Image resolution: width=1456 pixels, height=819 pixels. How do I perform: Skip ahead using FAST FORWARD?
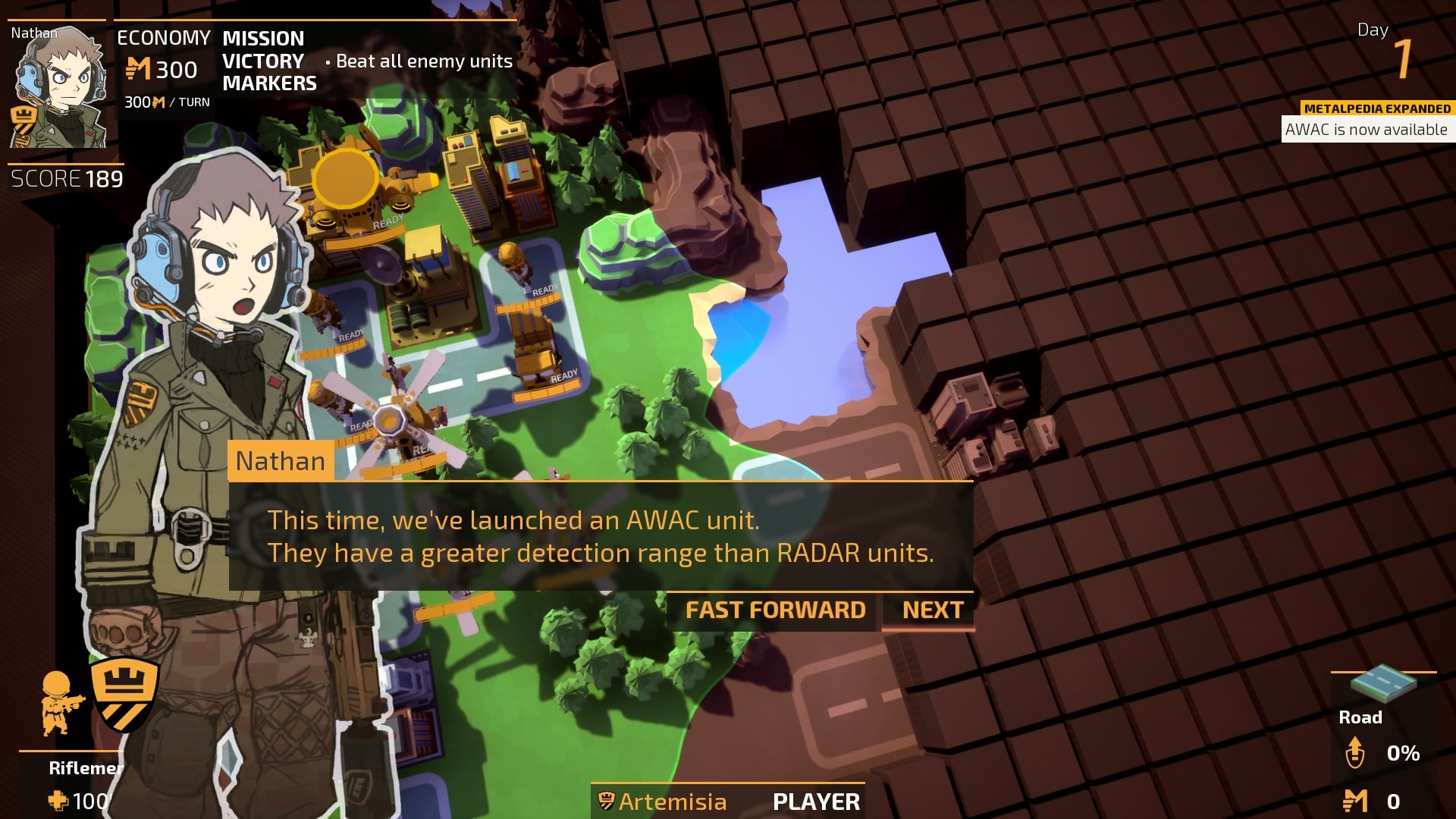pyautogui.click(x=775, y=610)
